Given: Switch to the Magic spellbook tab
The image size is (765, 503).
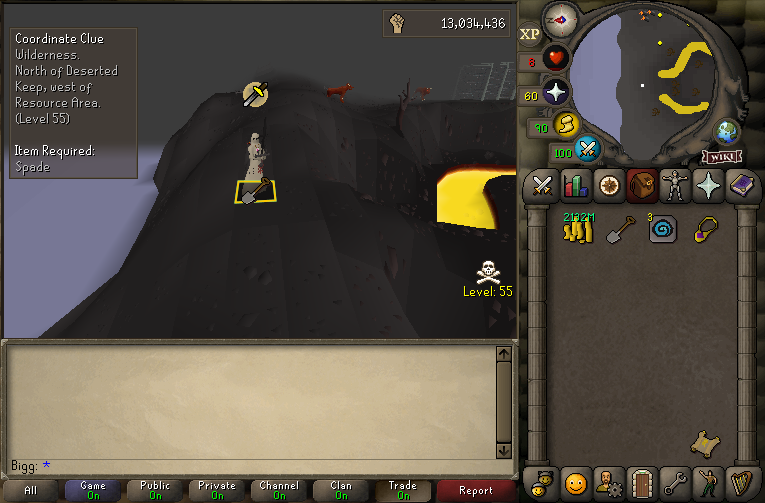Looking at the screenshot, I should coord(740,185).
